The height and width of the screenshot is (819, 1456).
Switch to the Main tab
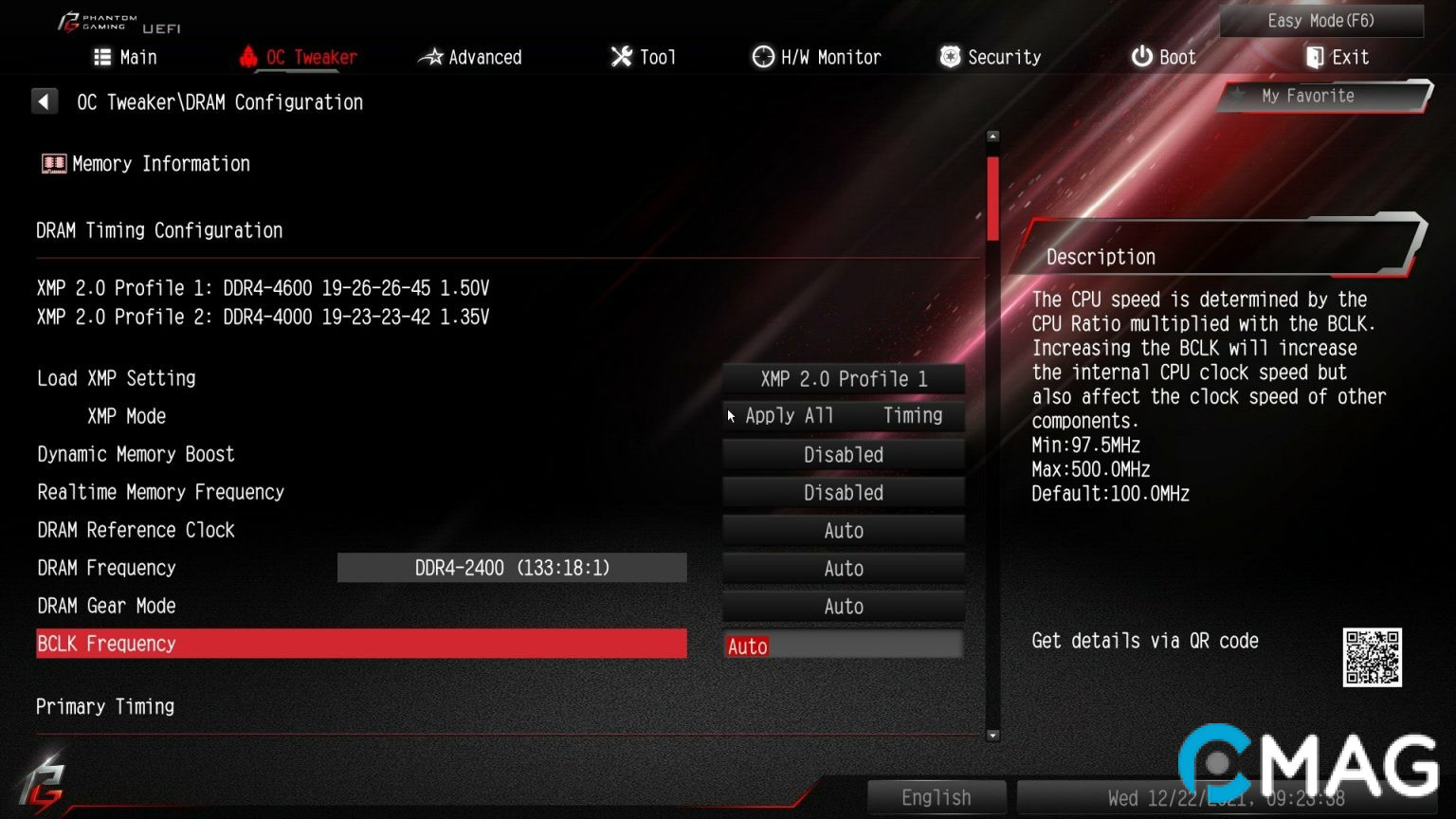pos(126,58)
